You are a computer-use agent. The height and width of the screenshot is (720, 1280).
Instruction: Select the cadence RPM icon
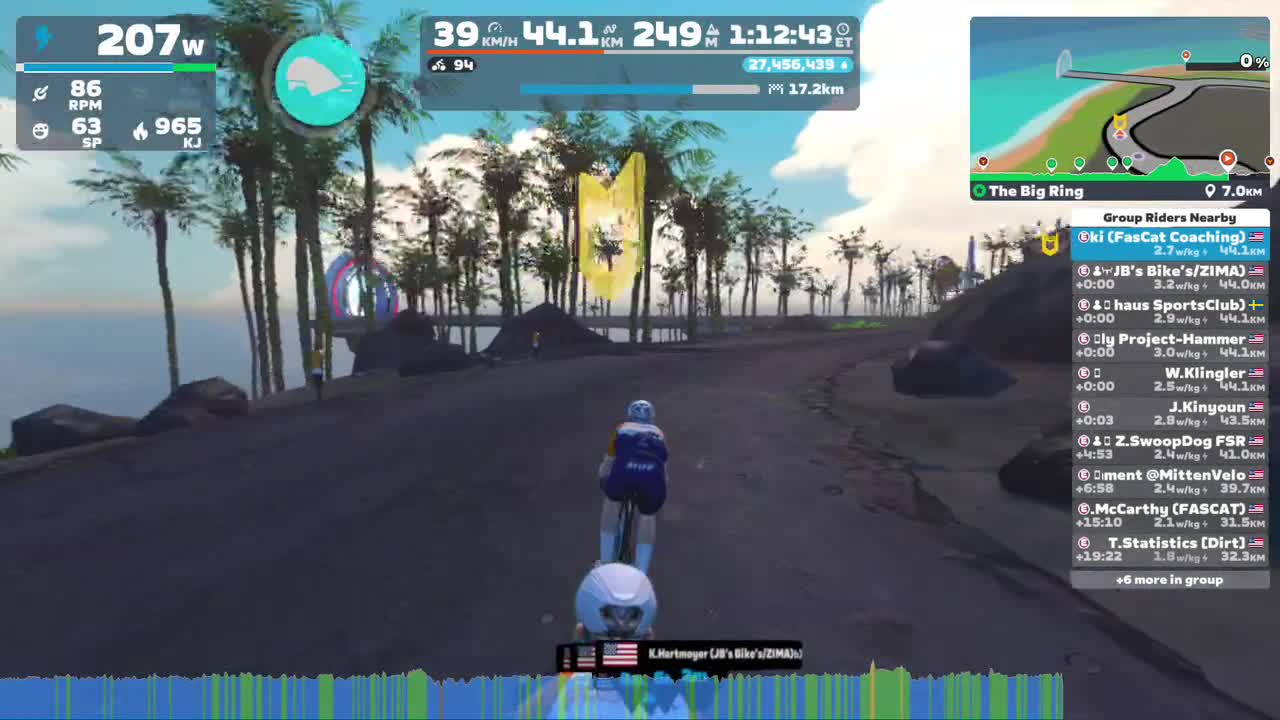pos(40,92)
